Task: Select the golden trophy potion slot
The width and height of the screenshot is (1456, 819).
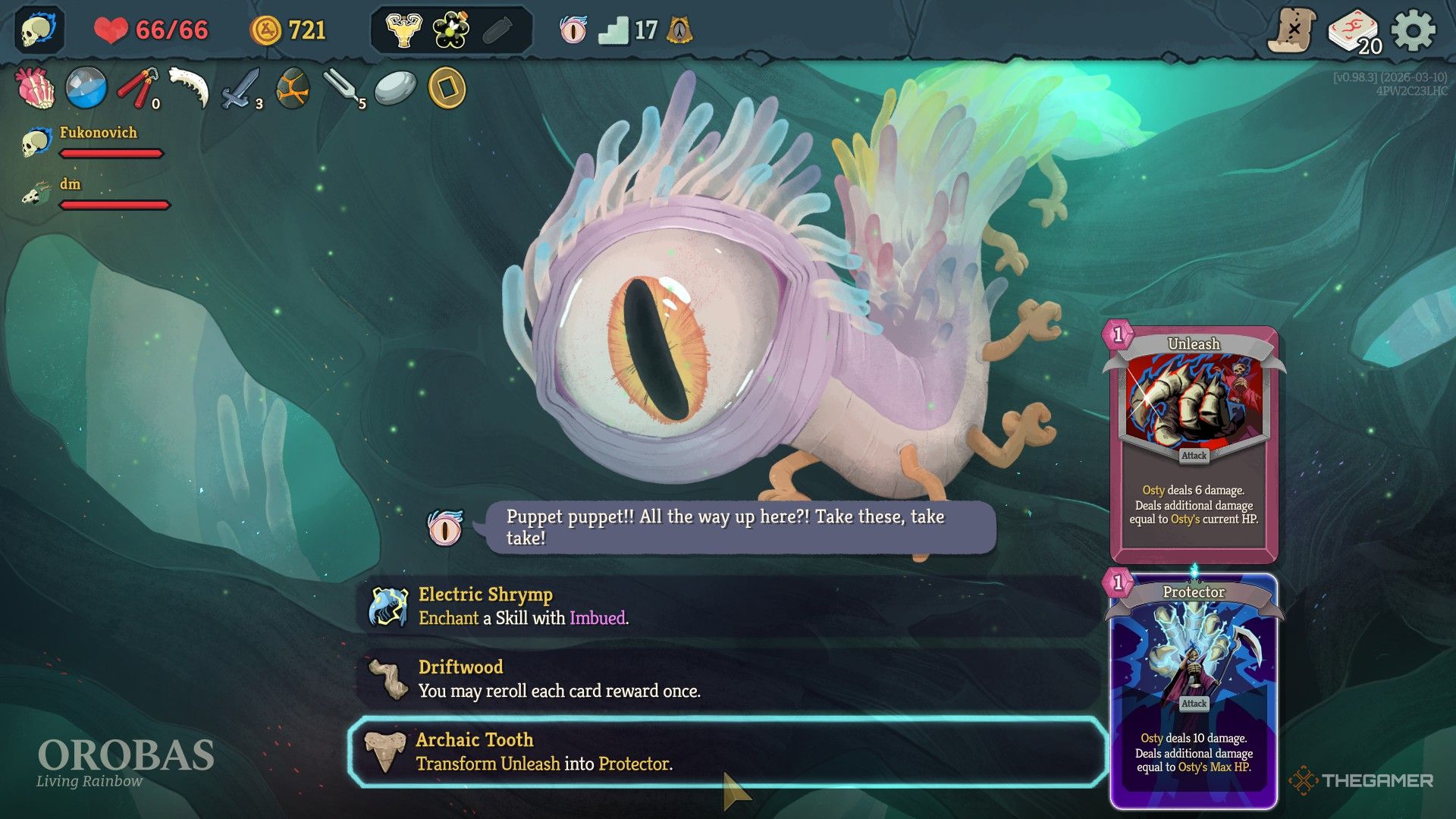Action: (x=403, y=30)
